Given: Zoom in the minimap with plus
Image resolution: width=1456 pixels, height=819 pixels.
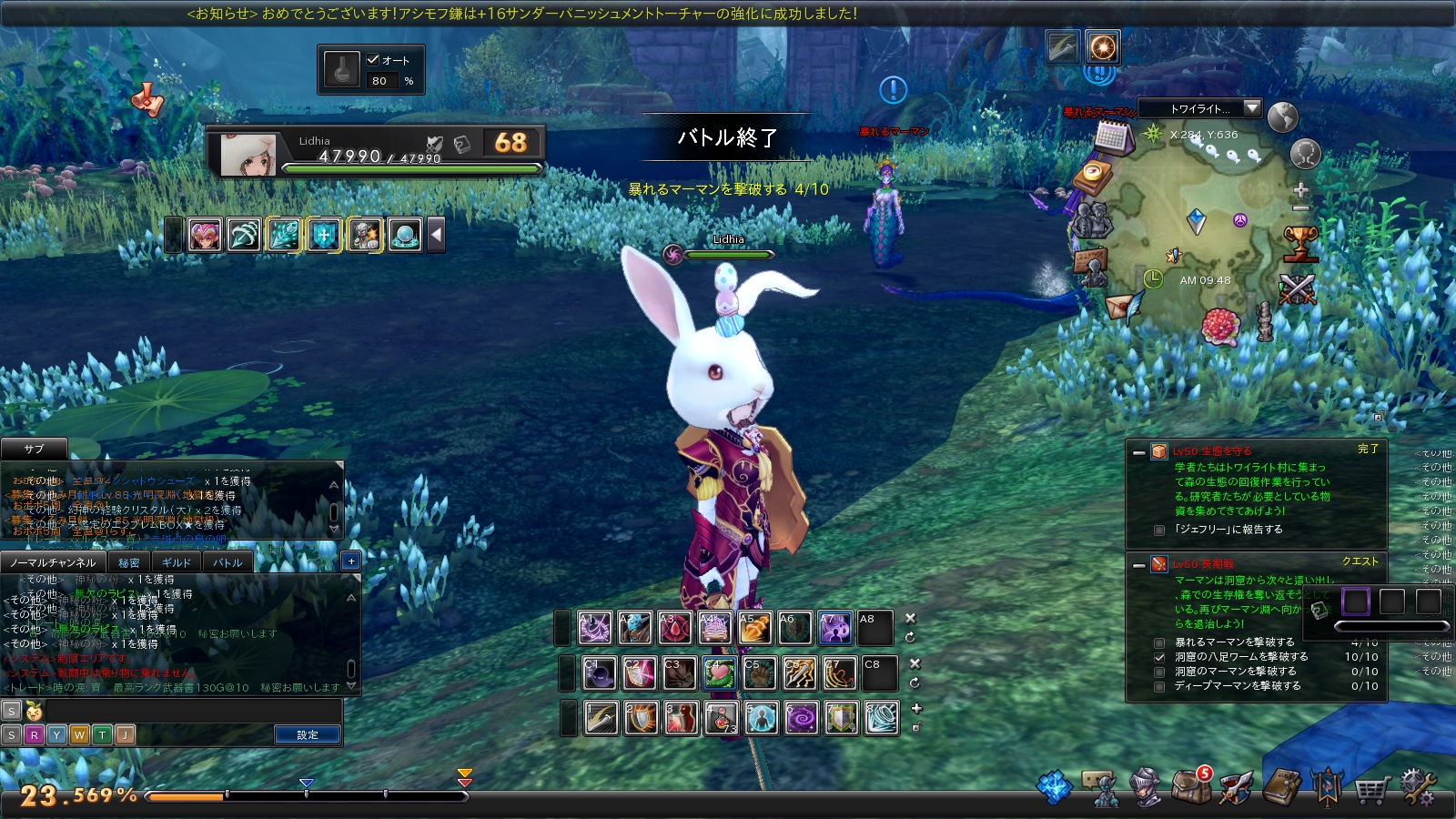Looking at the screenshot, I should click(1301, 190).
